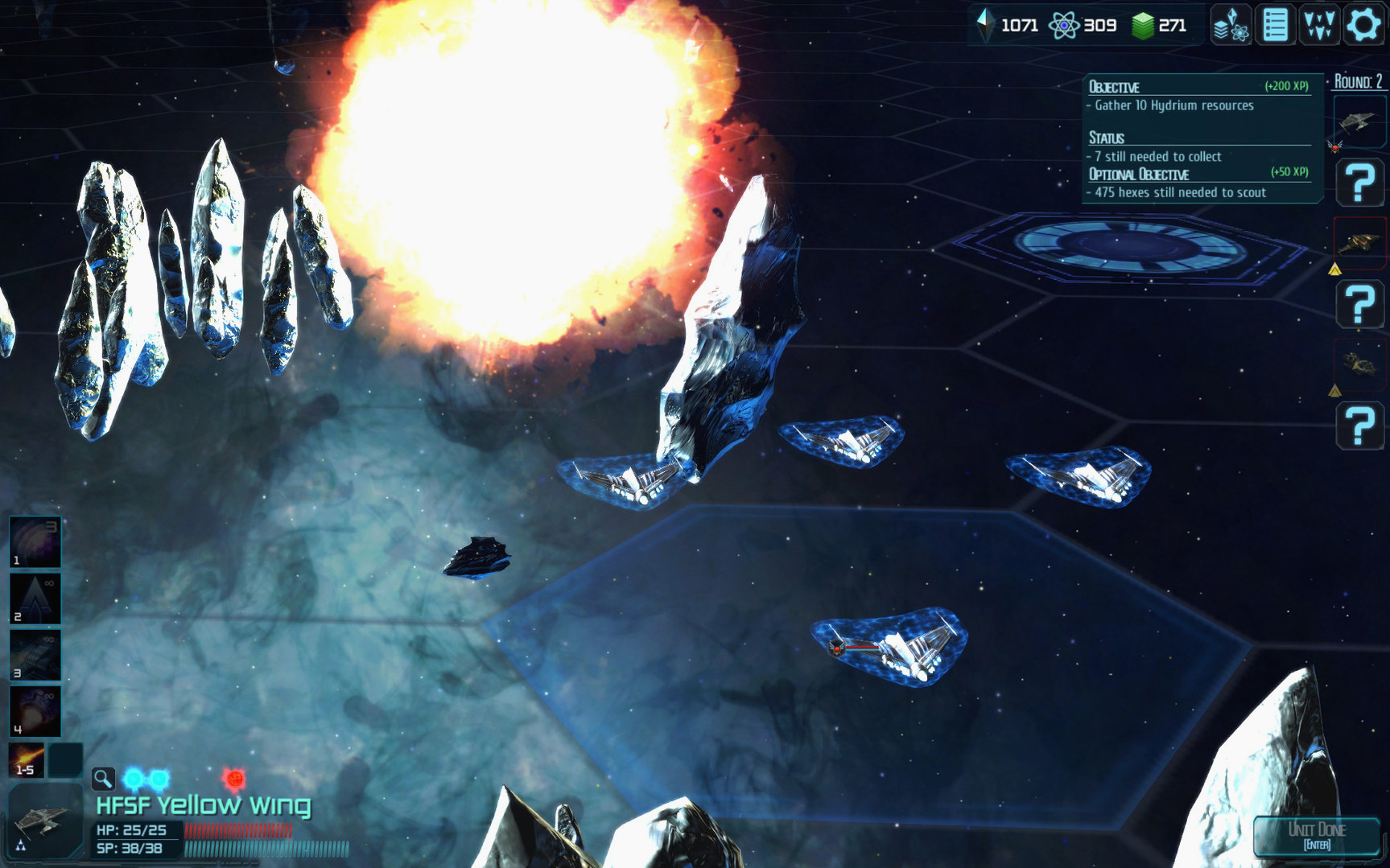Screen dimensions: 1390x868
Task: Expand the Objective tracker panel
Action: click(1200, 86)
